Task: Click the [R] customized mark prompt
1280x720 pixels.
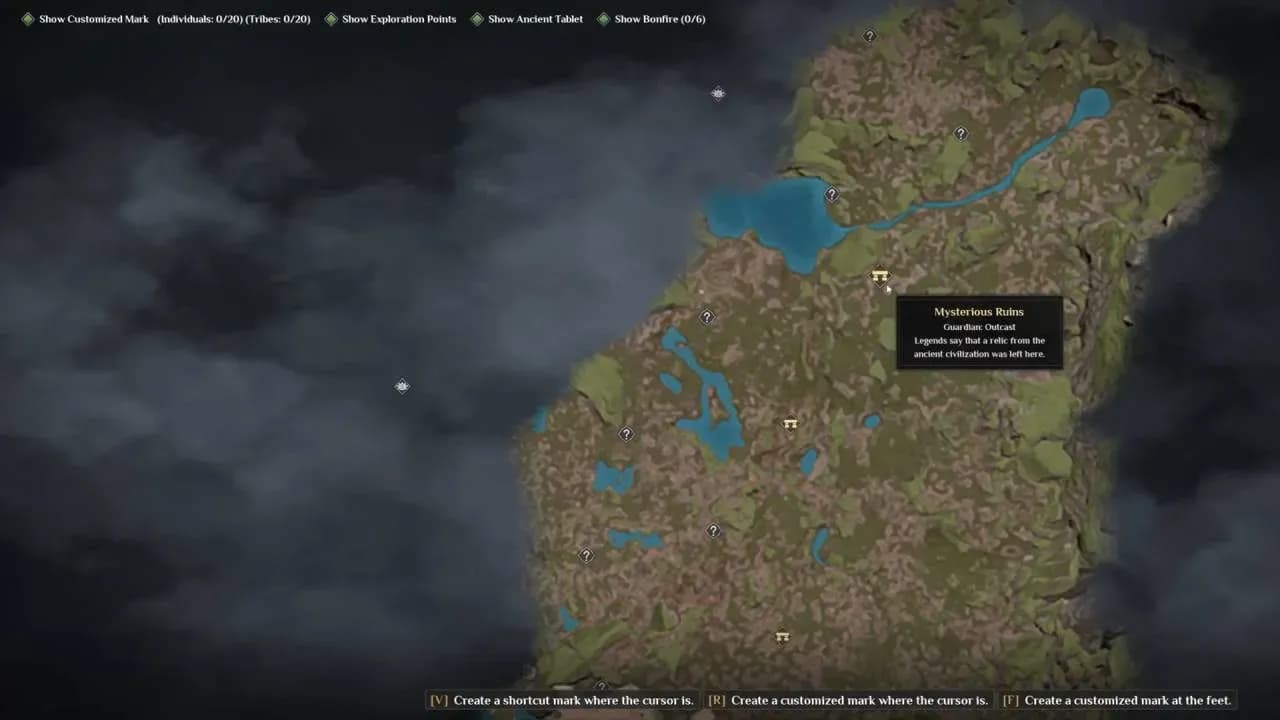Action: tap(848, 700)
